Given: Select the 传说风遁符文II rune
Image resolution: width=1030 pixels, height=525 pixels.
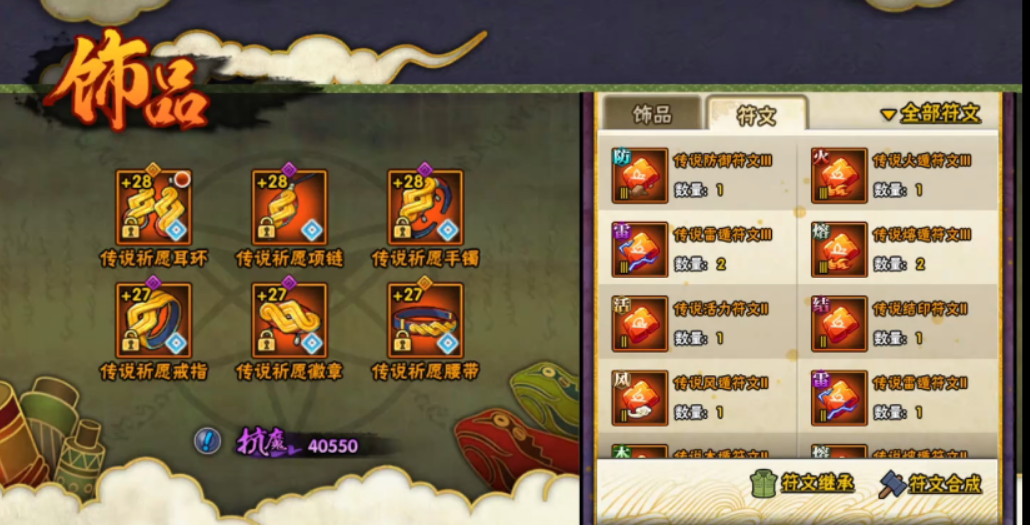Looking at the screenshot, I should [640, 397].
